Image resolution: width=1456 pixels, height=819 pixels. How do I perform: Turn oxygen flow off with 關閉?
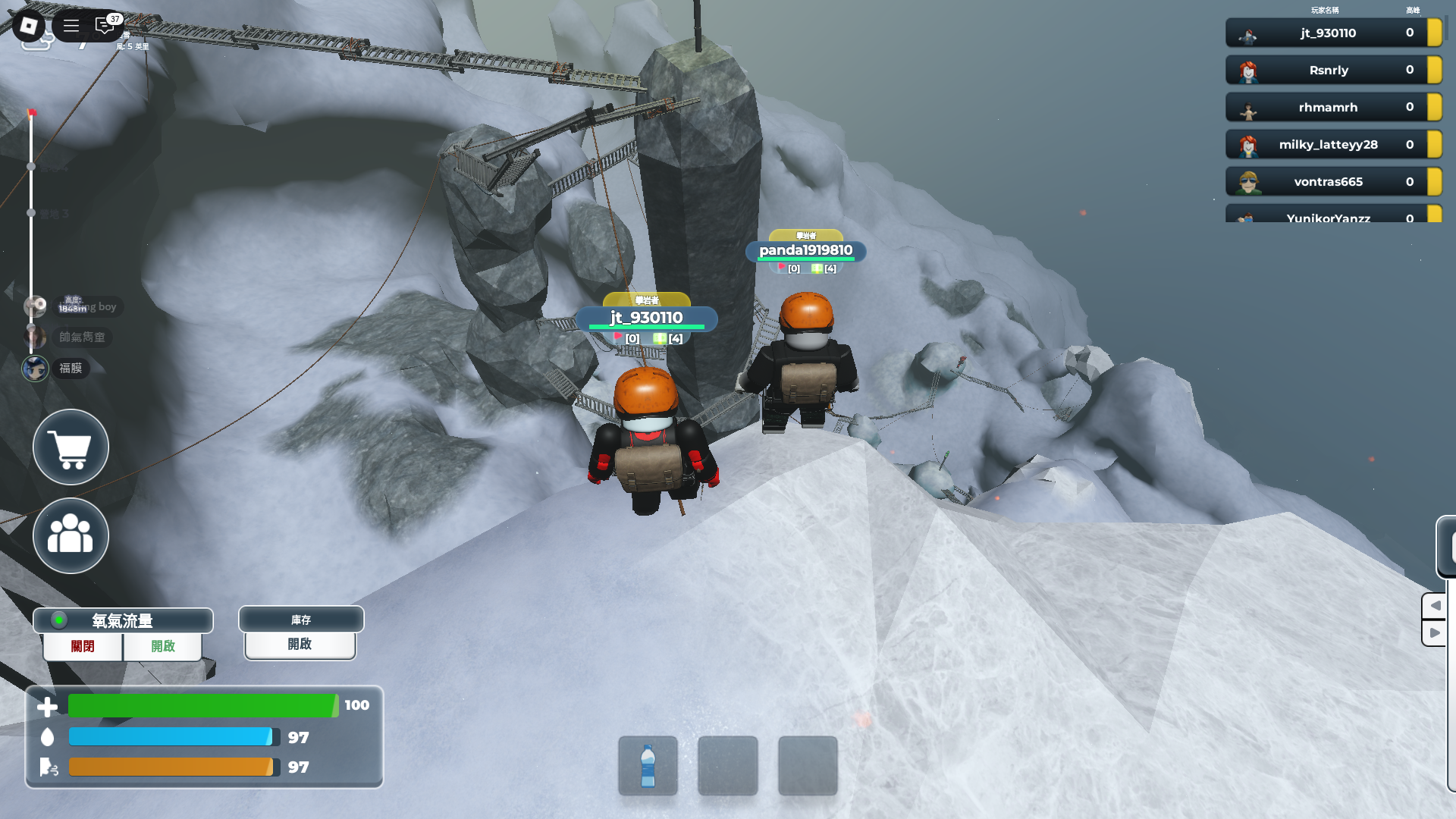[83, 646]
